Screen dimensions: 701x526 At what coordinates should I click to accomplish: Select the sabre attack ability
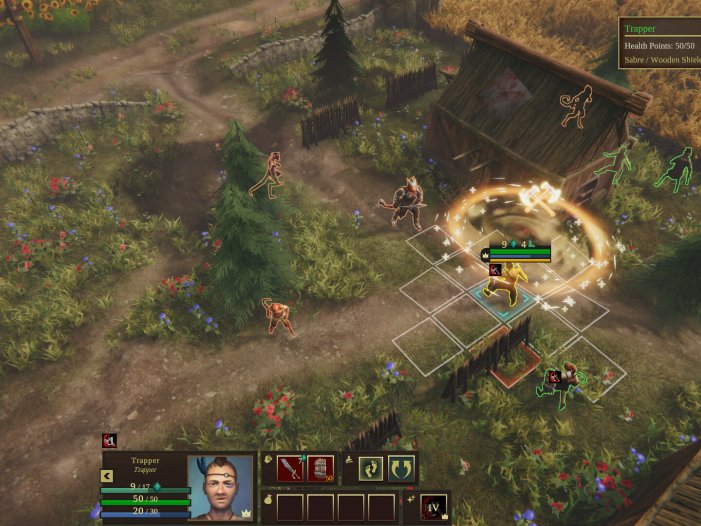[x=290, y=468]
